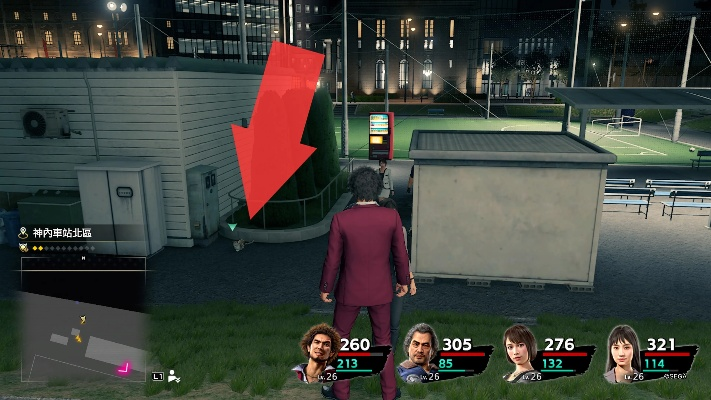
Task: Pick the long black-haired woman's portrait
Action: (622, 355)
